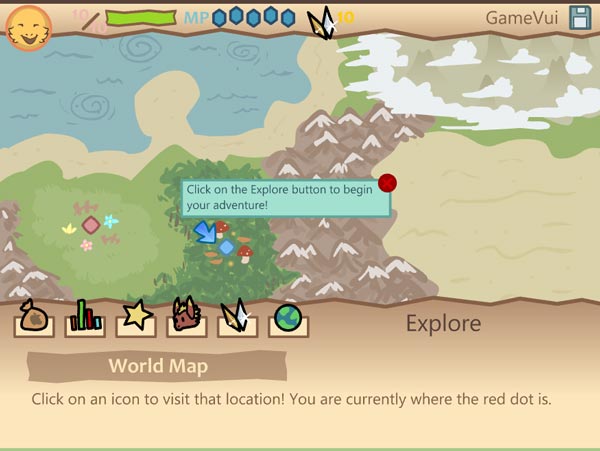Screen dimensions: 600x451
Task: Open the horned monster head icon
Action: pyautogui.click(x=186, y=317)
